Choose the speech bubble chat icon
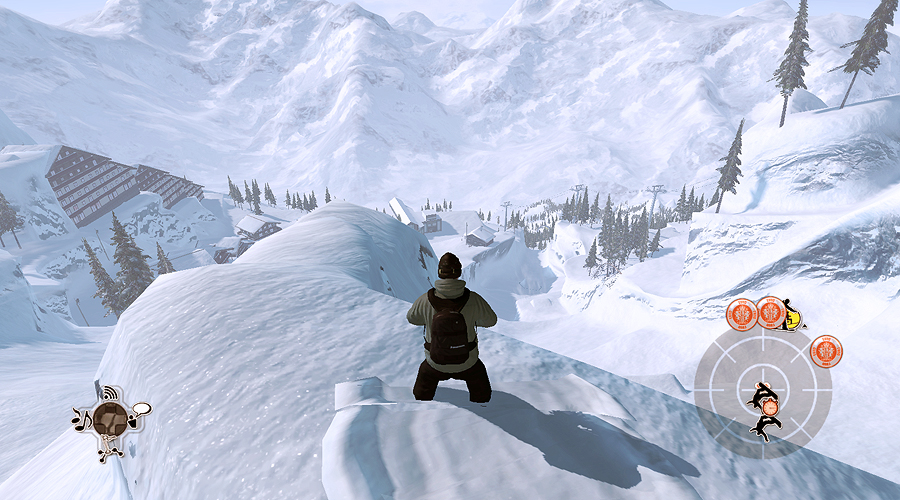 pos(140,409)
